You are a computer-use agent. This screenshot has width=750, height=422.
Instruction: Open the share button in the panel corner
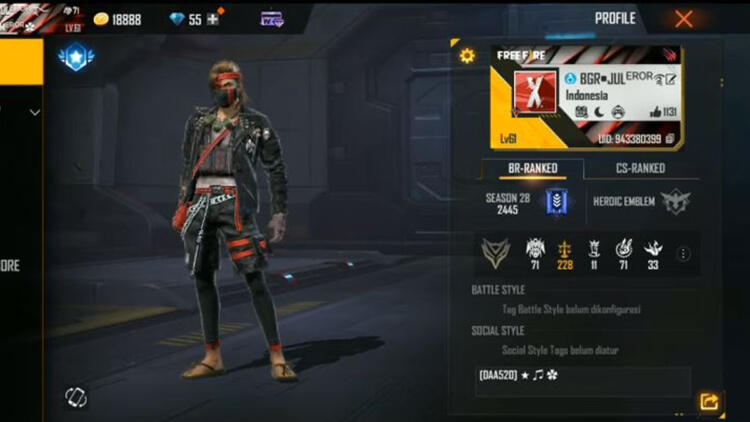[709, 401]
